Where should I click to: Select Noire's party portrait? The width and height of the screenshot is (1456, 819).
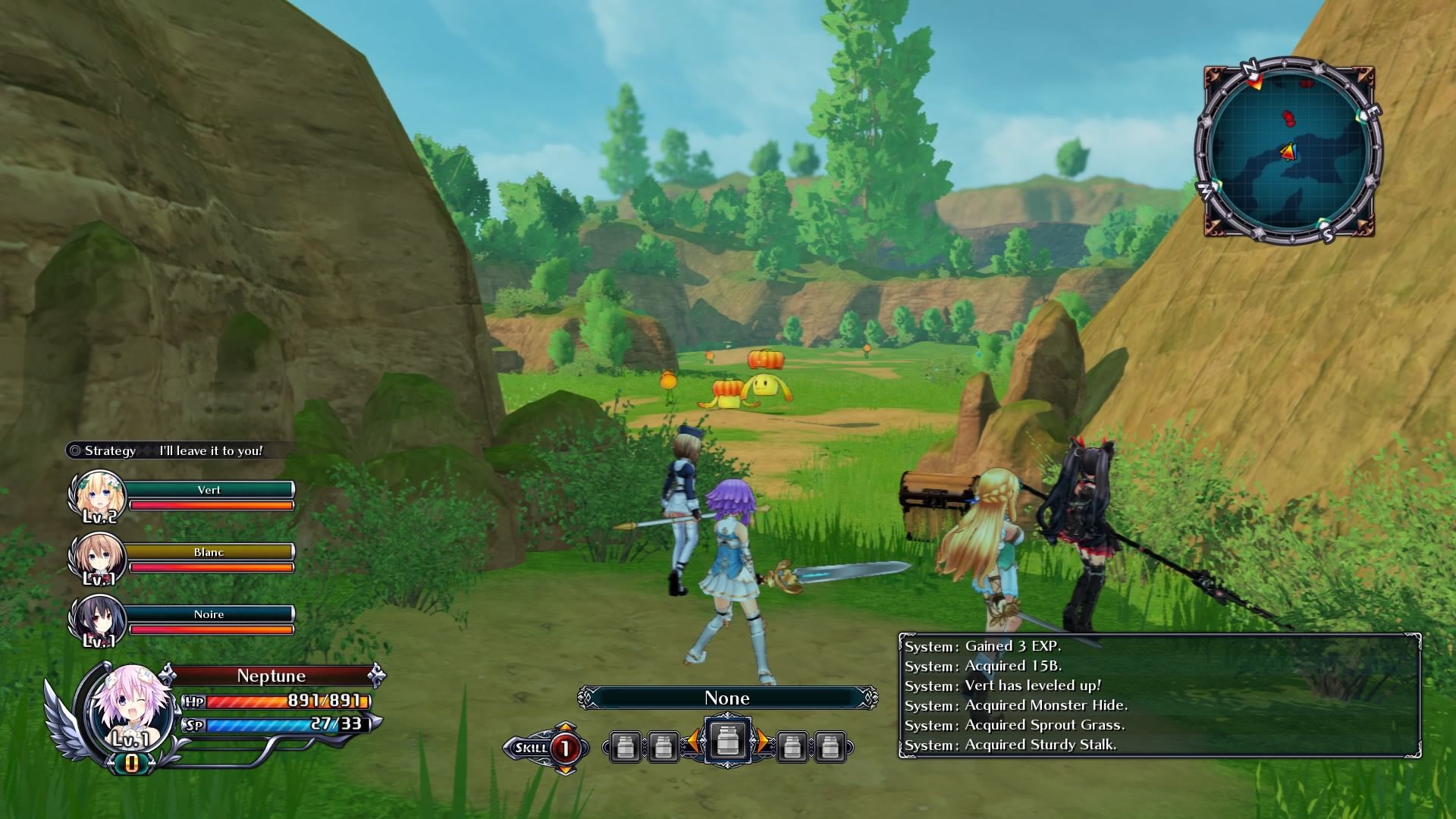point(96,620)
